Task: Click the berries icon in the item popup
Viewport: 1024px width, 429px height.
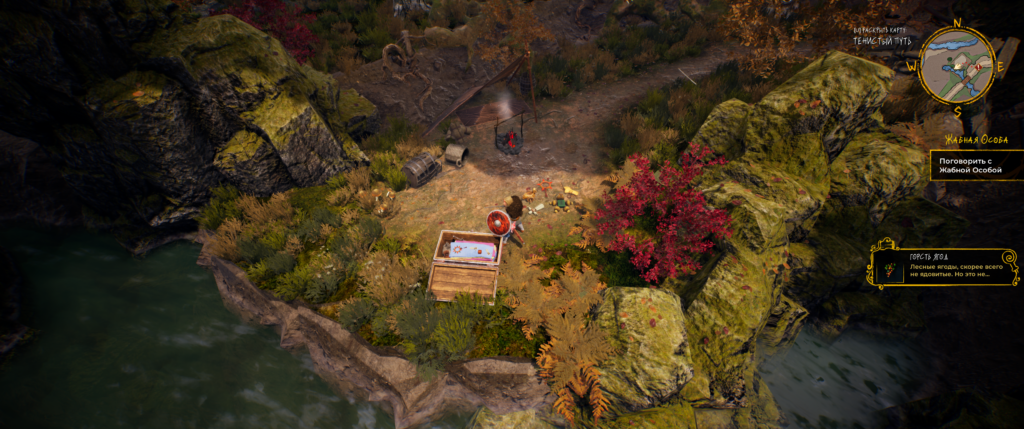Action: [889, 266]
